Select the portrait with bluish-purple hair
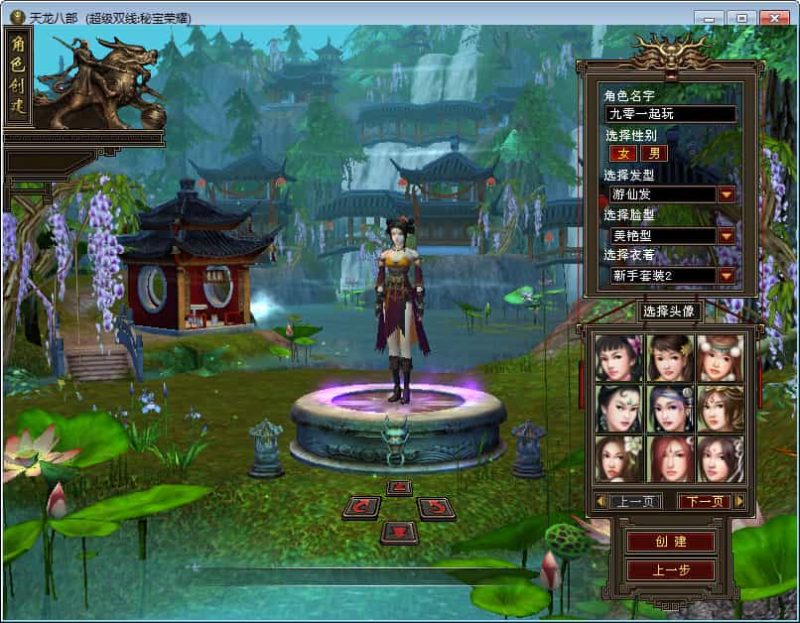800x623 pixels. pos(668,408)
